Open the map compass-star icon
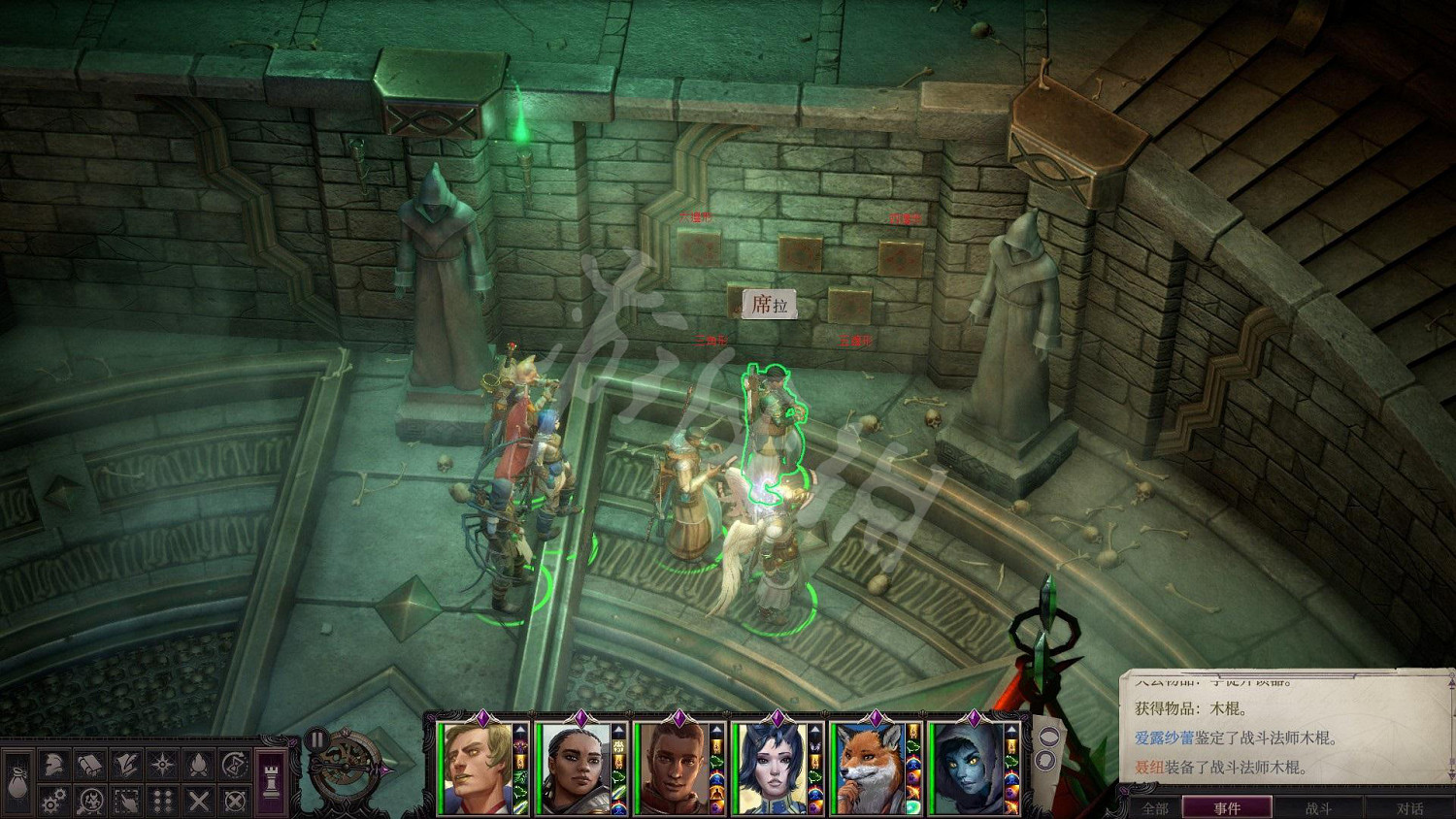 pyautogui.click(x=162, y=766)
